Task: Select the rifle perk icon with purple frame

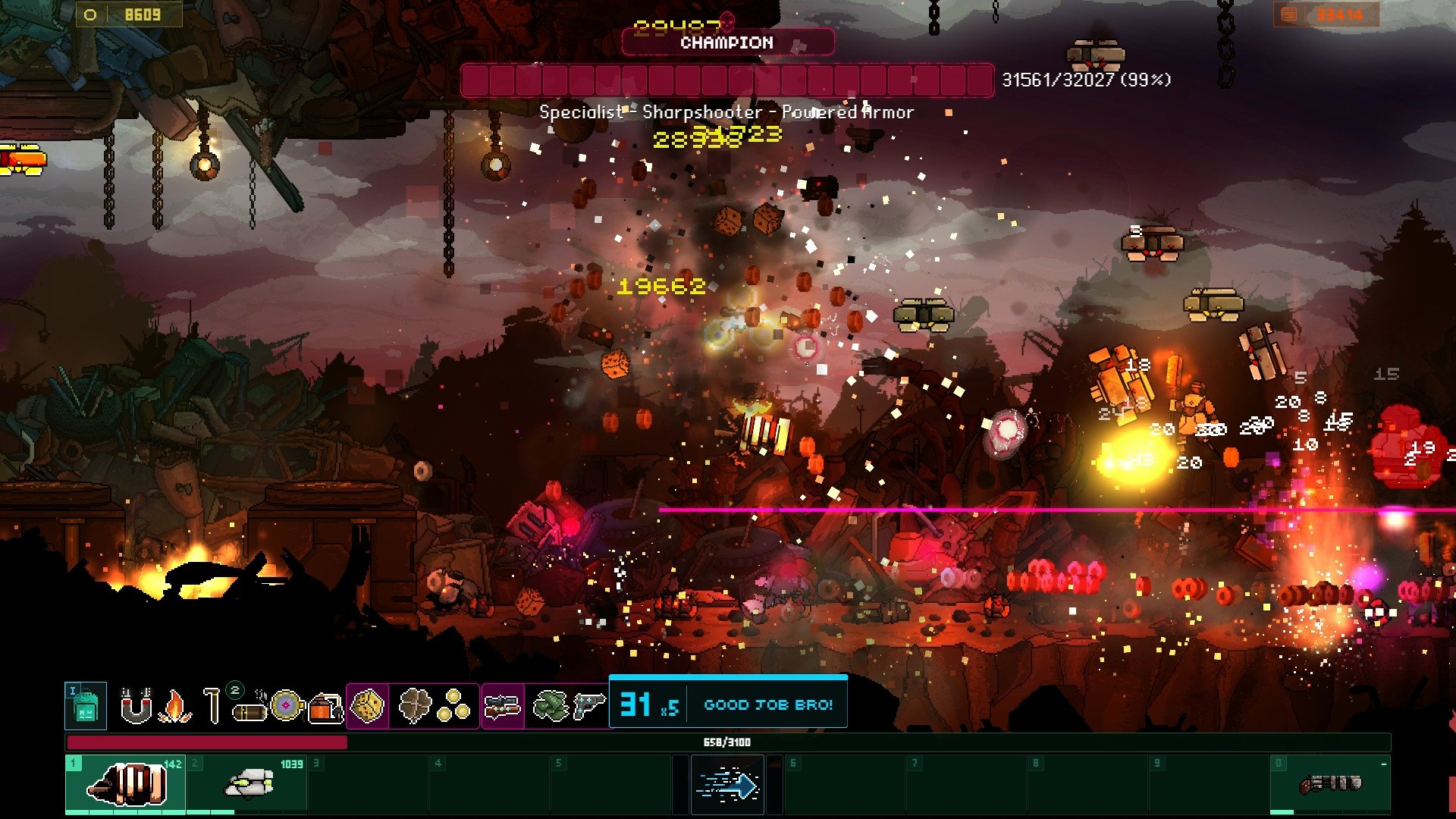Action: tap(503, 706)
